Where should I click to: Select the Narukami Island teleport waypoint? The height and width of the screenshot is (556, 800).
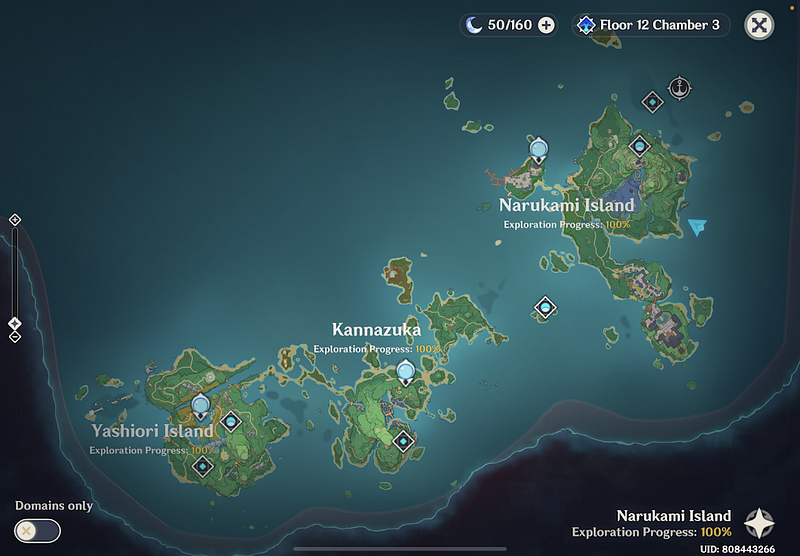point(539,151)
